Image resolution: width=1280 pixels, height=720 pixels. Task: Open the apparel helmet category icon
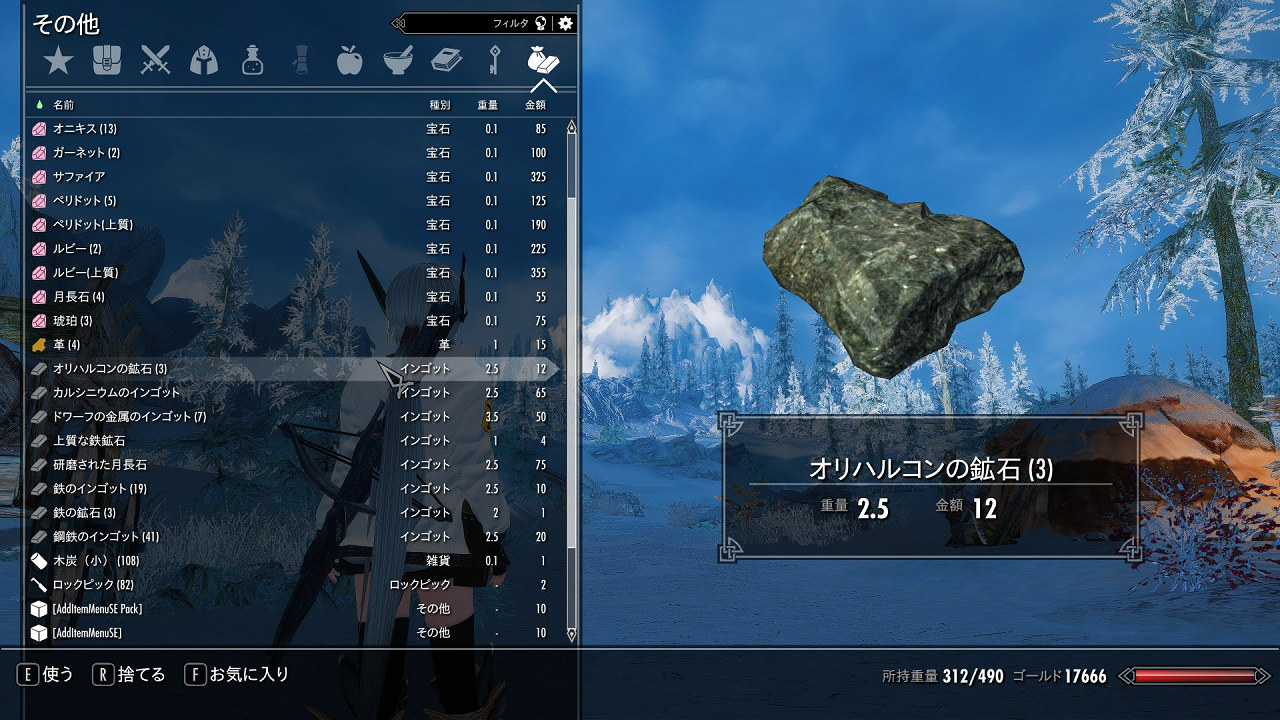[203, 61]
